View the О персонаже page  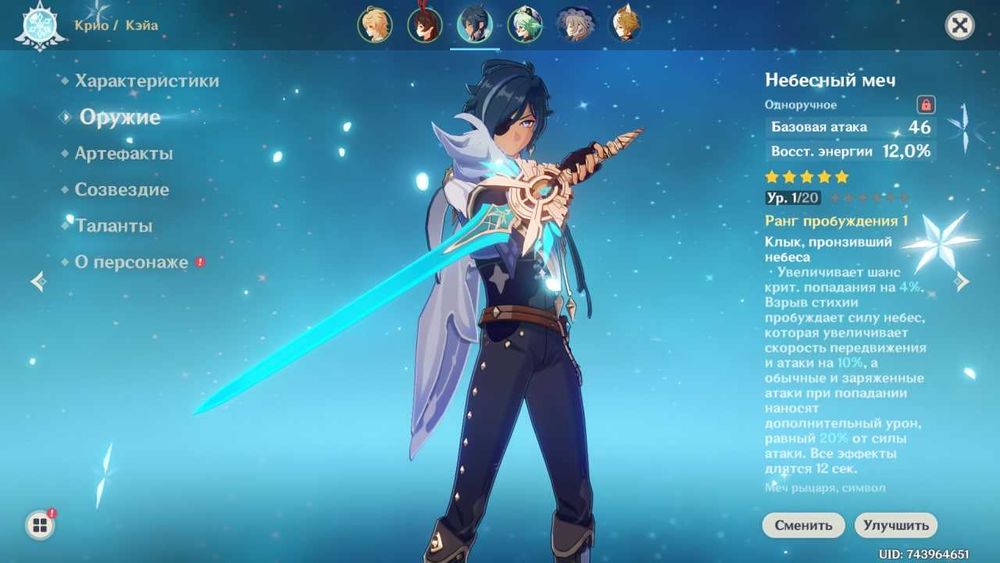pyautogui.click(x=131, y=262)
